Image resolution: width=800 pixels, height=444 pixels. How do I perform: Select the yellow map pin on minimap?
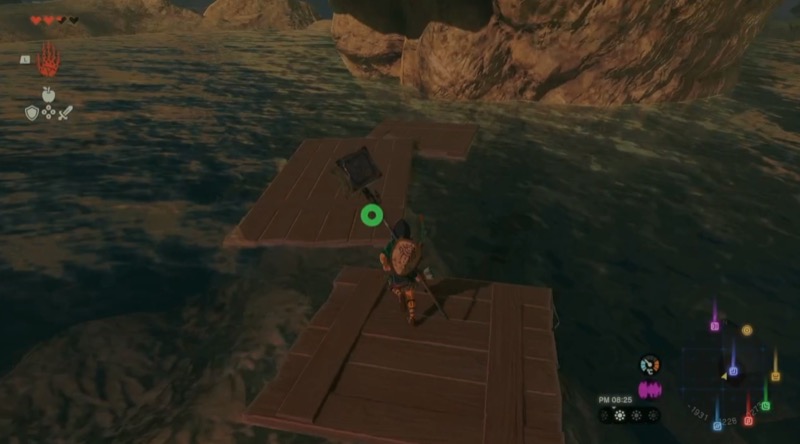pos(775,377)
